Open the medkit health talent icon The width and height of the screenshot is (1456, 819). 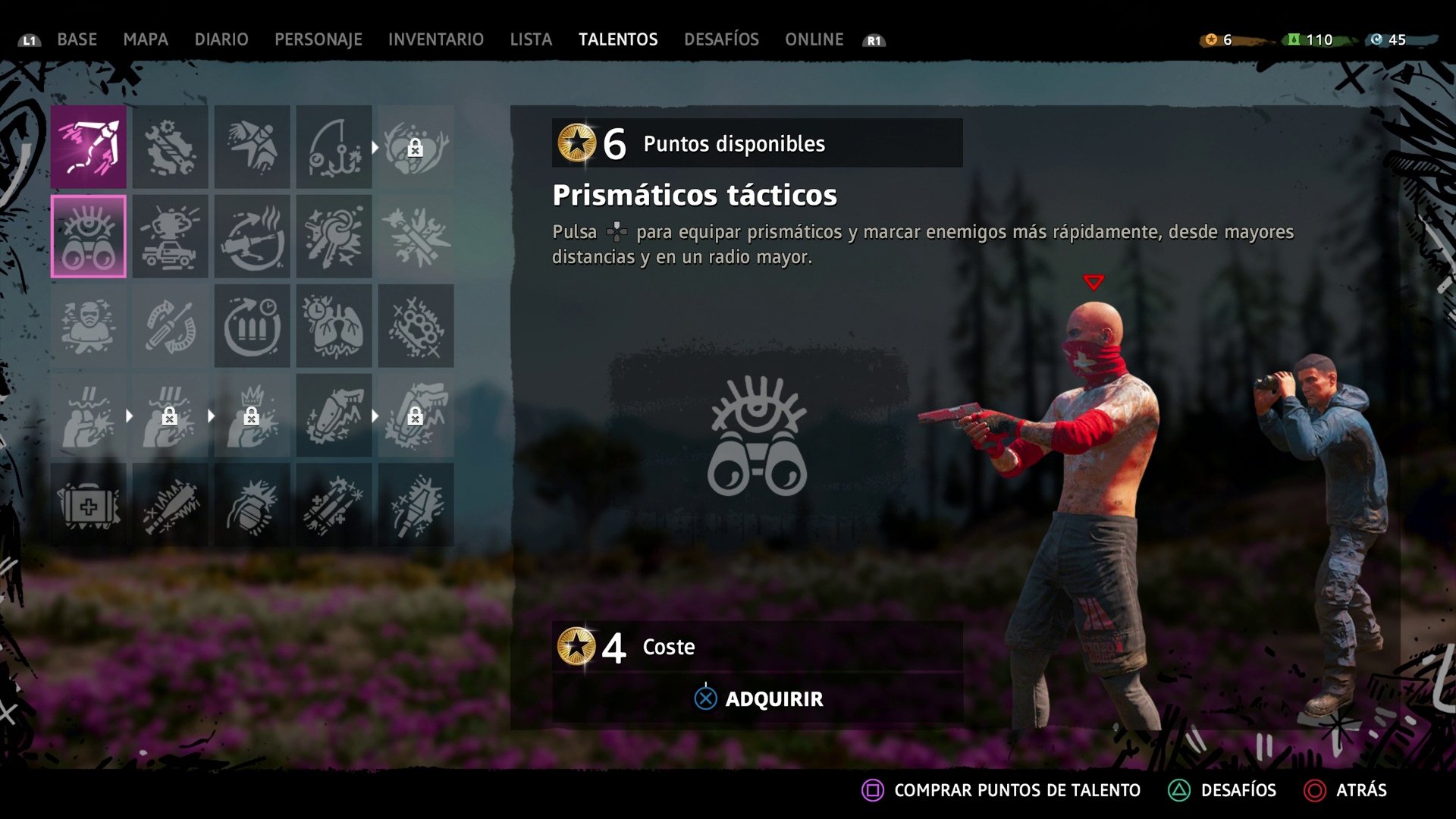(89, 504)
